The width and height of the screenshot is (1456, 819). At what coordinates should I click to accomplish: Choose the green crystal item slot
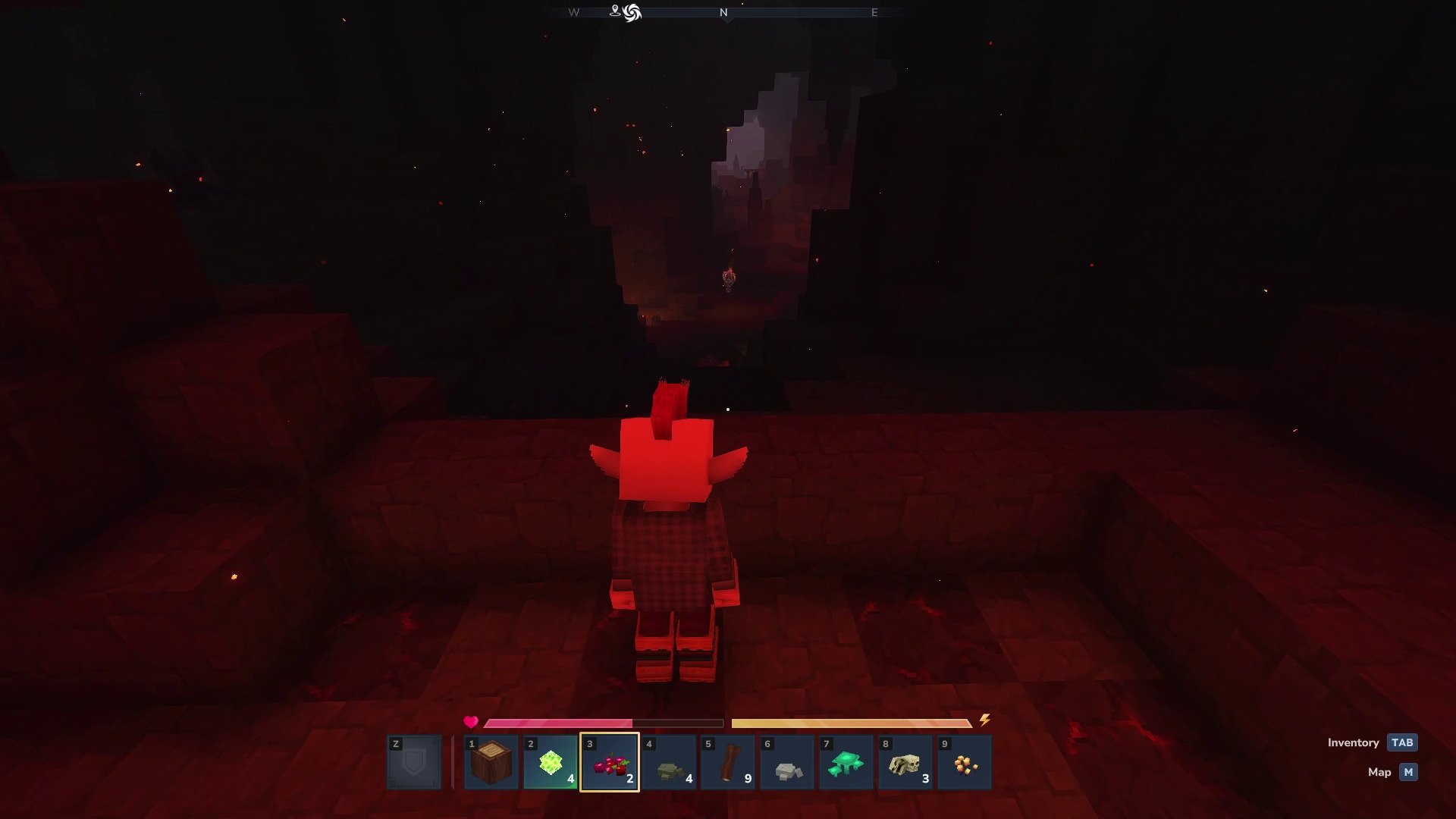(550, 762)
